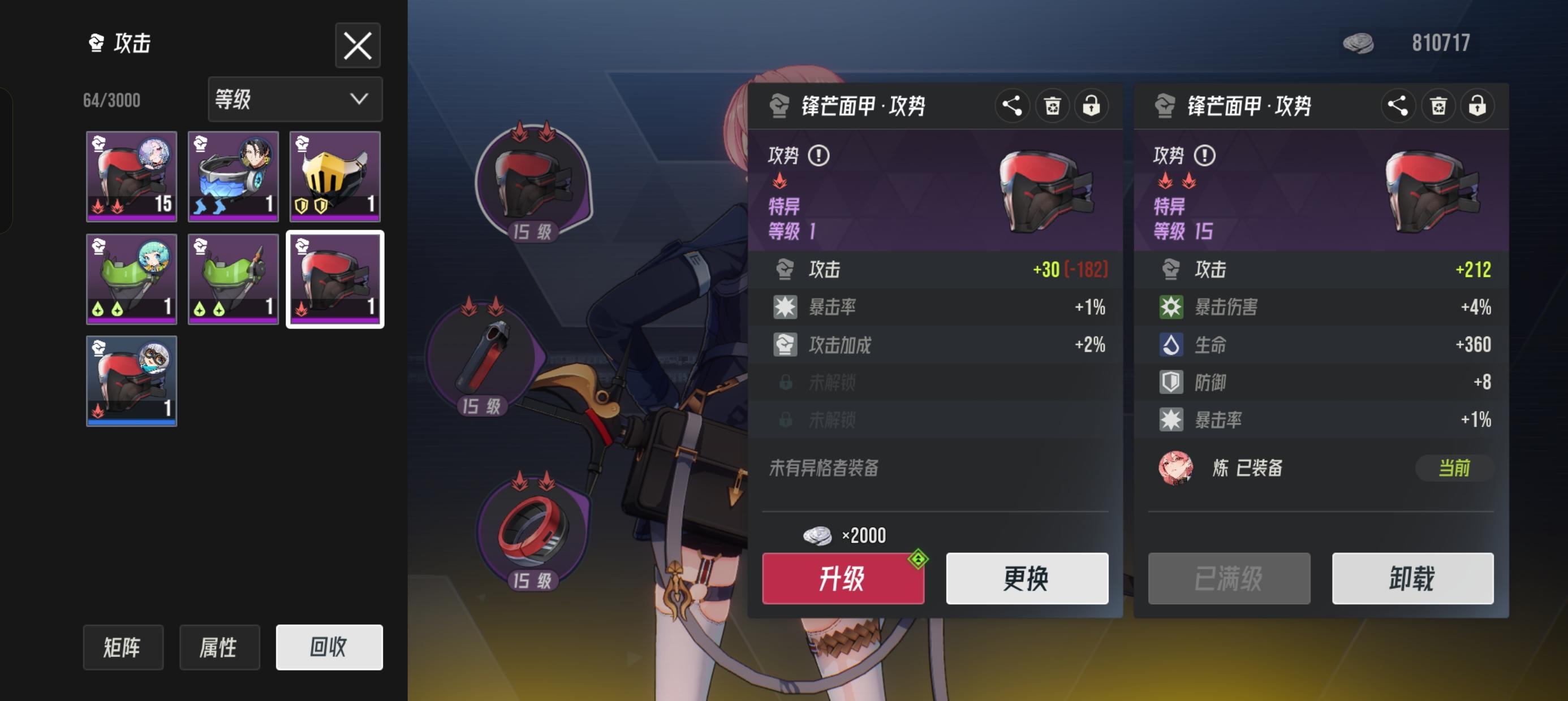Toggle the lock on the level 1 mask
The width and height of the screenshot is (1568, 701).
[x=1091, y=106]
